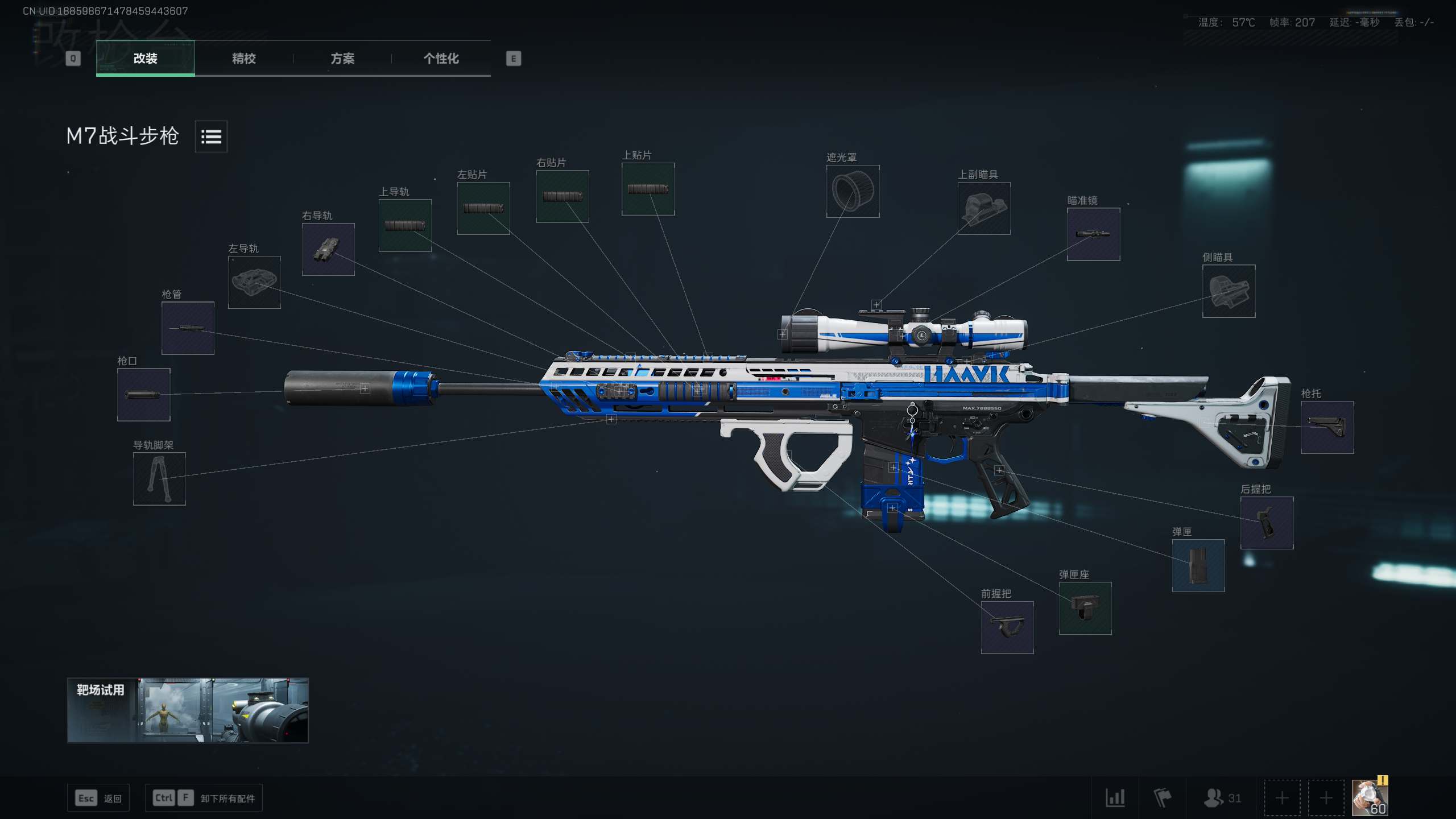Choose the 前握把 foregrip slot
The width and height of the screenshot is (1456, 819).
click(x=1007, y=627)
